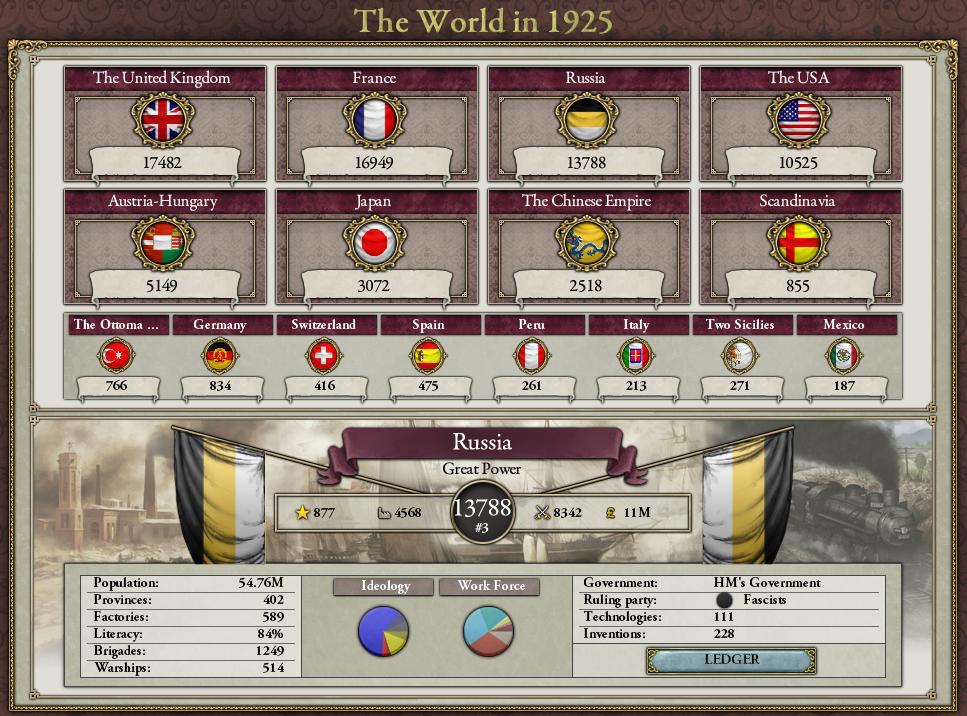The height and width of the screenshot is (716, 967).
Task: Select Austria-Hungary's flag
Action: pos(162,244)
